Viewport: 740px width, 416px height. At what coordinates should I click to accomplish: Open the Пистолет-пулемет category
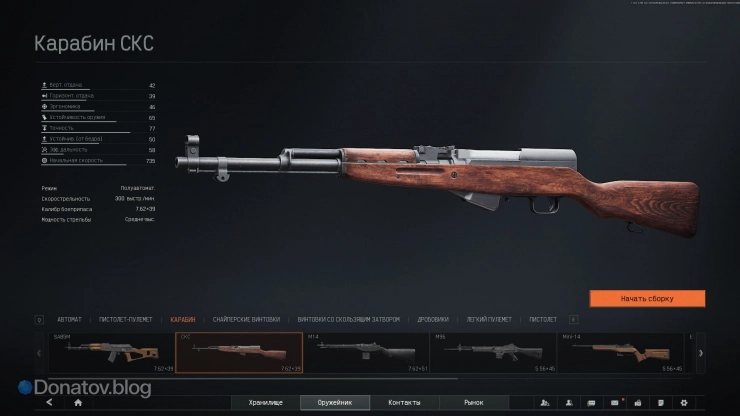click(127, 320)
